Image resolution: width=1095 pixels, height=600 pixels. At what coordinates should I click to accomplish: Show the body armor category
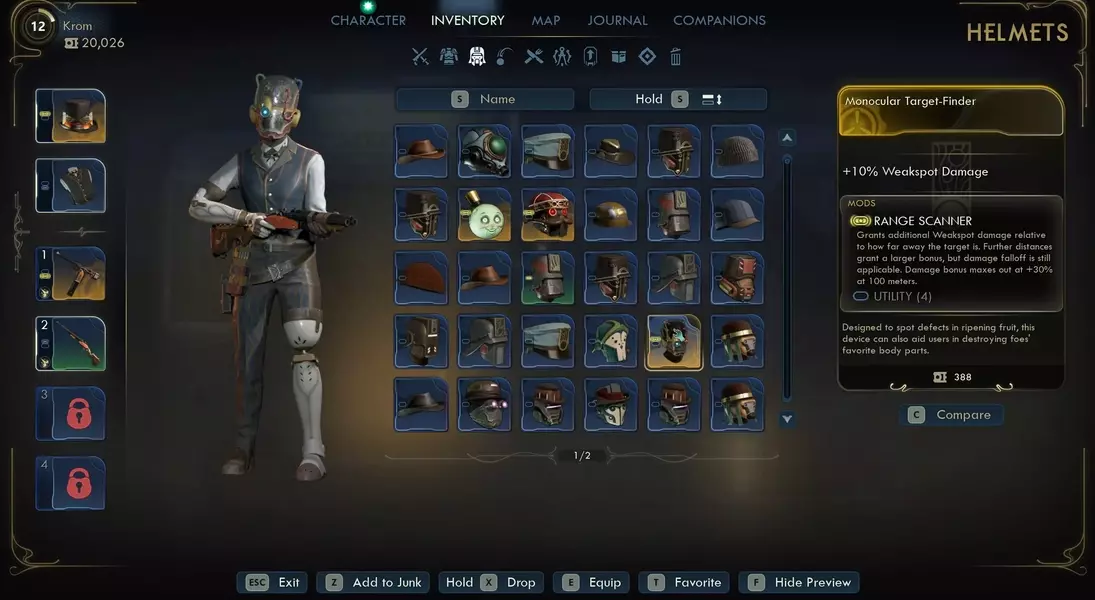pyautogui.click(x=449, y=57)
